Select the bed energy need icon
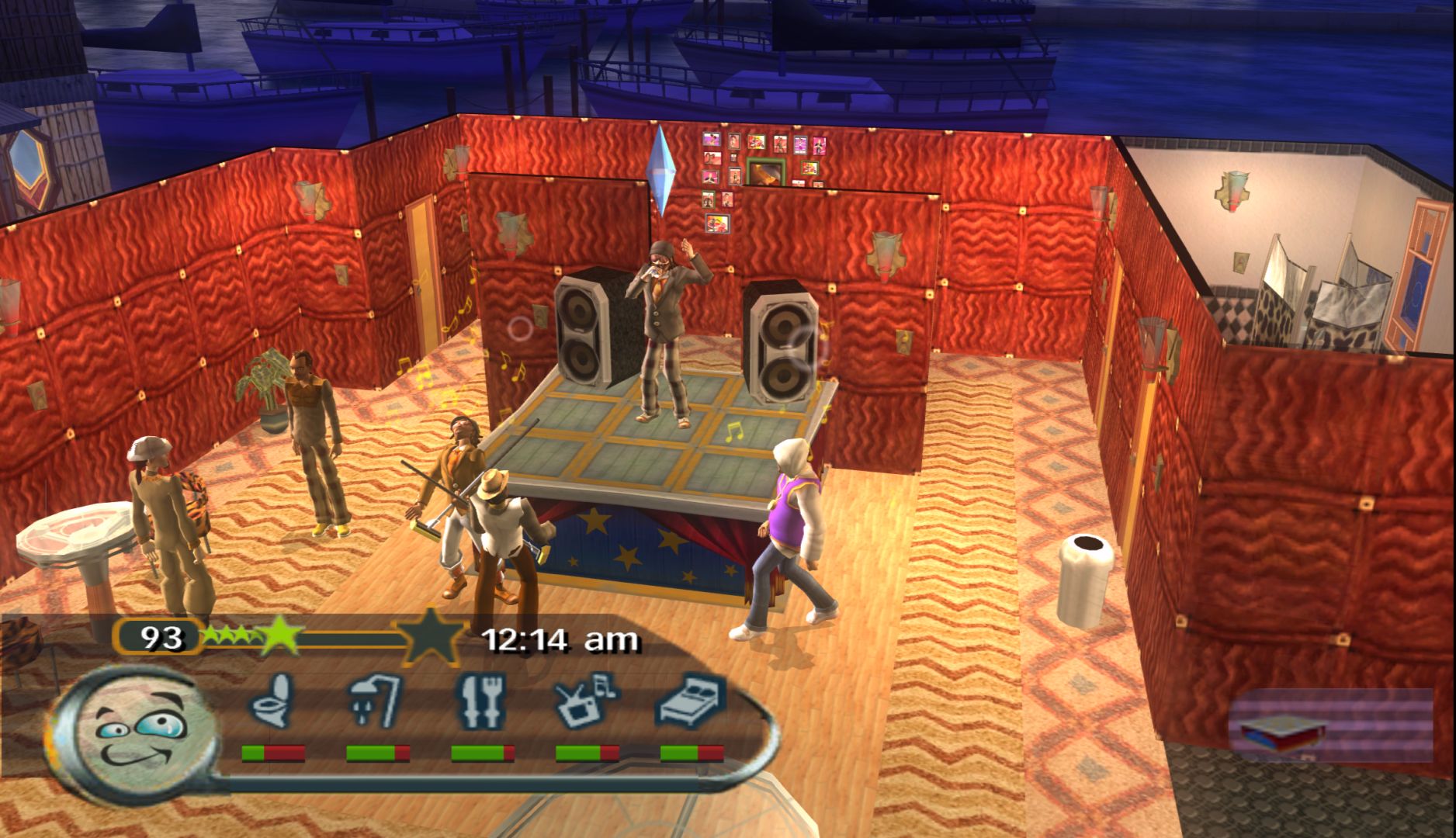Viewport: 1456px width, 838px height. pos(692,701)
